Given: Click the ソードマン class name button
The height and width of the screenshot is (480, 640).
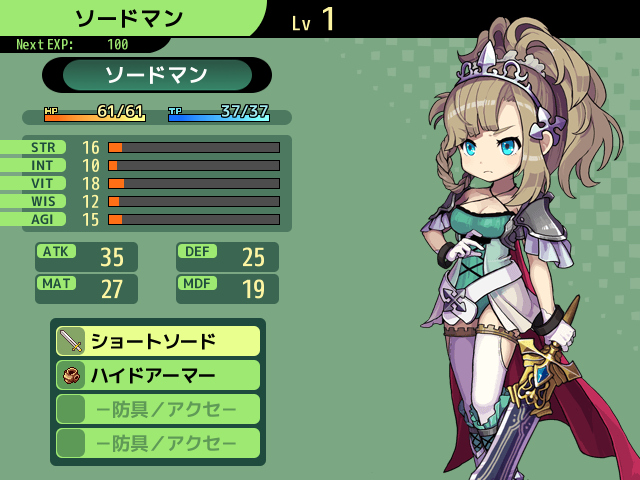Looking at the screenshot, I should [x=157, y=75].
